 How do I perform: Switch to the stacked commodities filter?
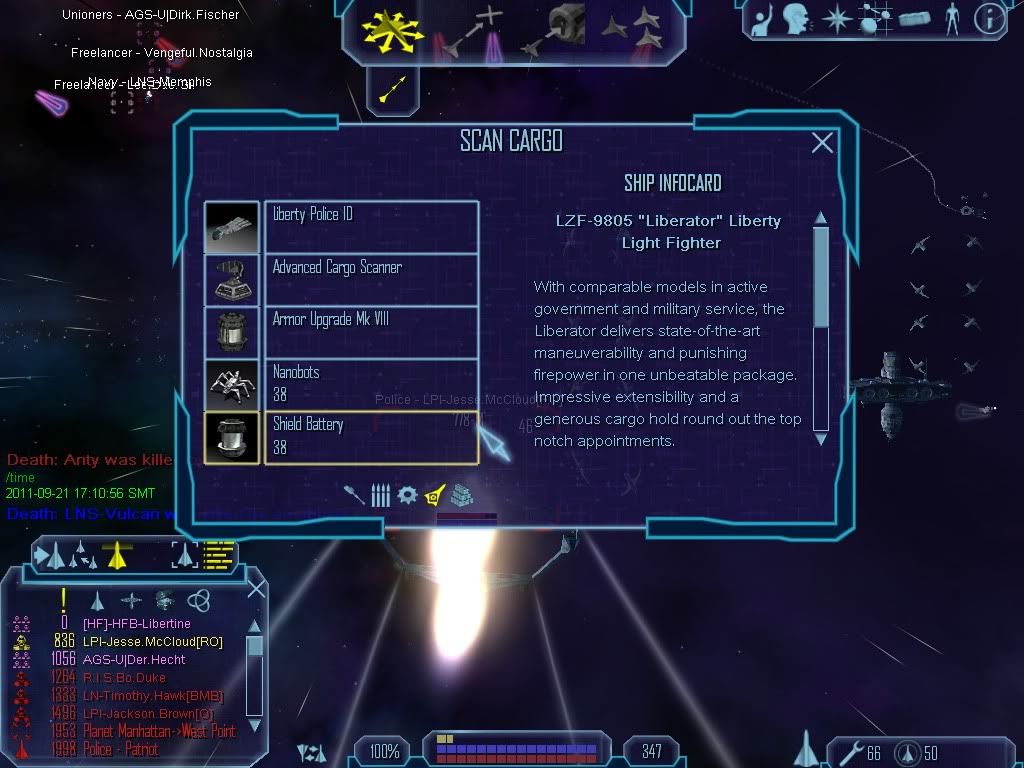(460, 495)
